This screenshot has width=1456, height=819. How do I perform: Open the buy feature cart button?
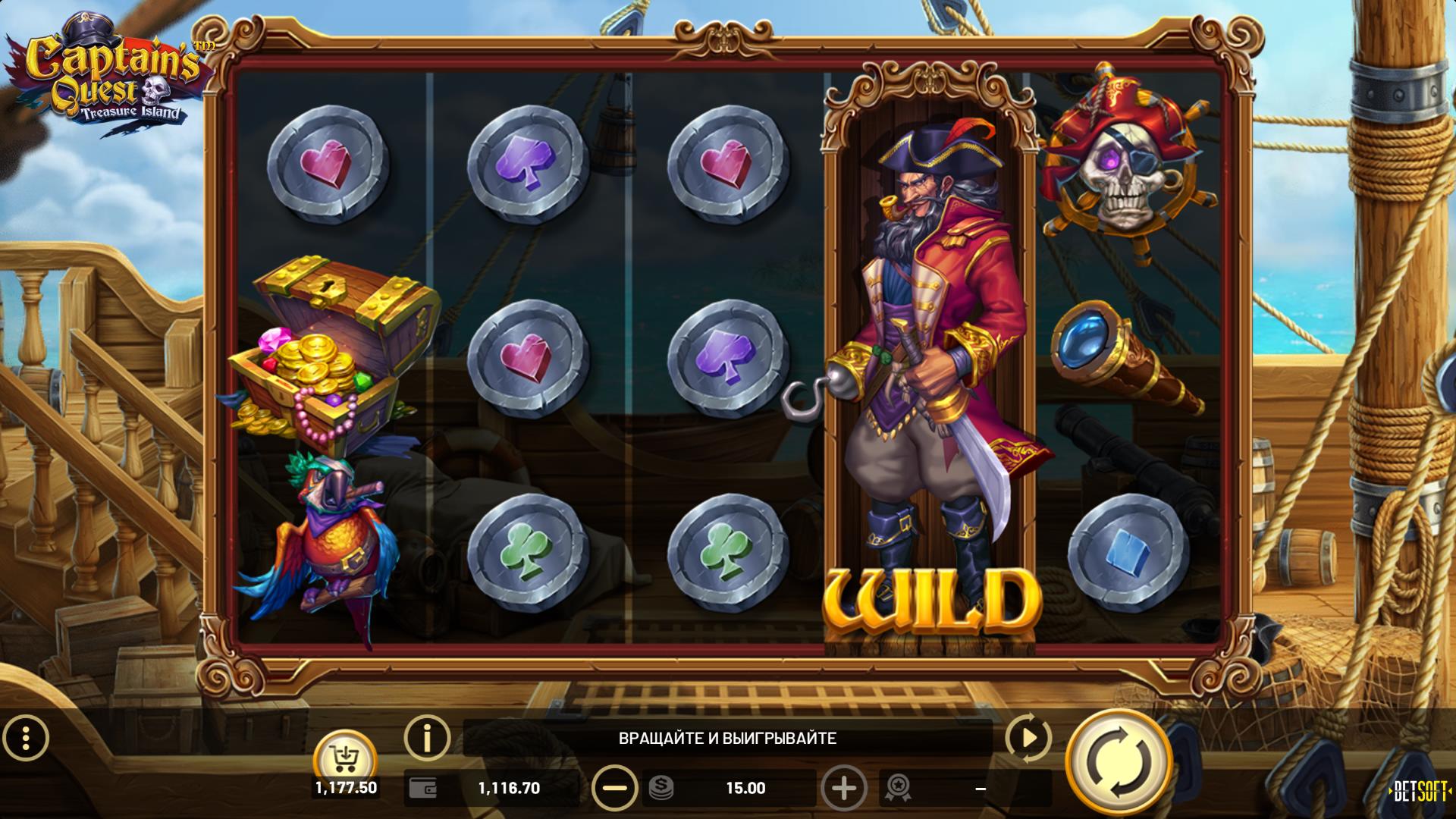coord(346,756)
